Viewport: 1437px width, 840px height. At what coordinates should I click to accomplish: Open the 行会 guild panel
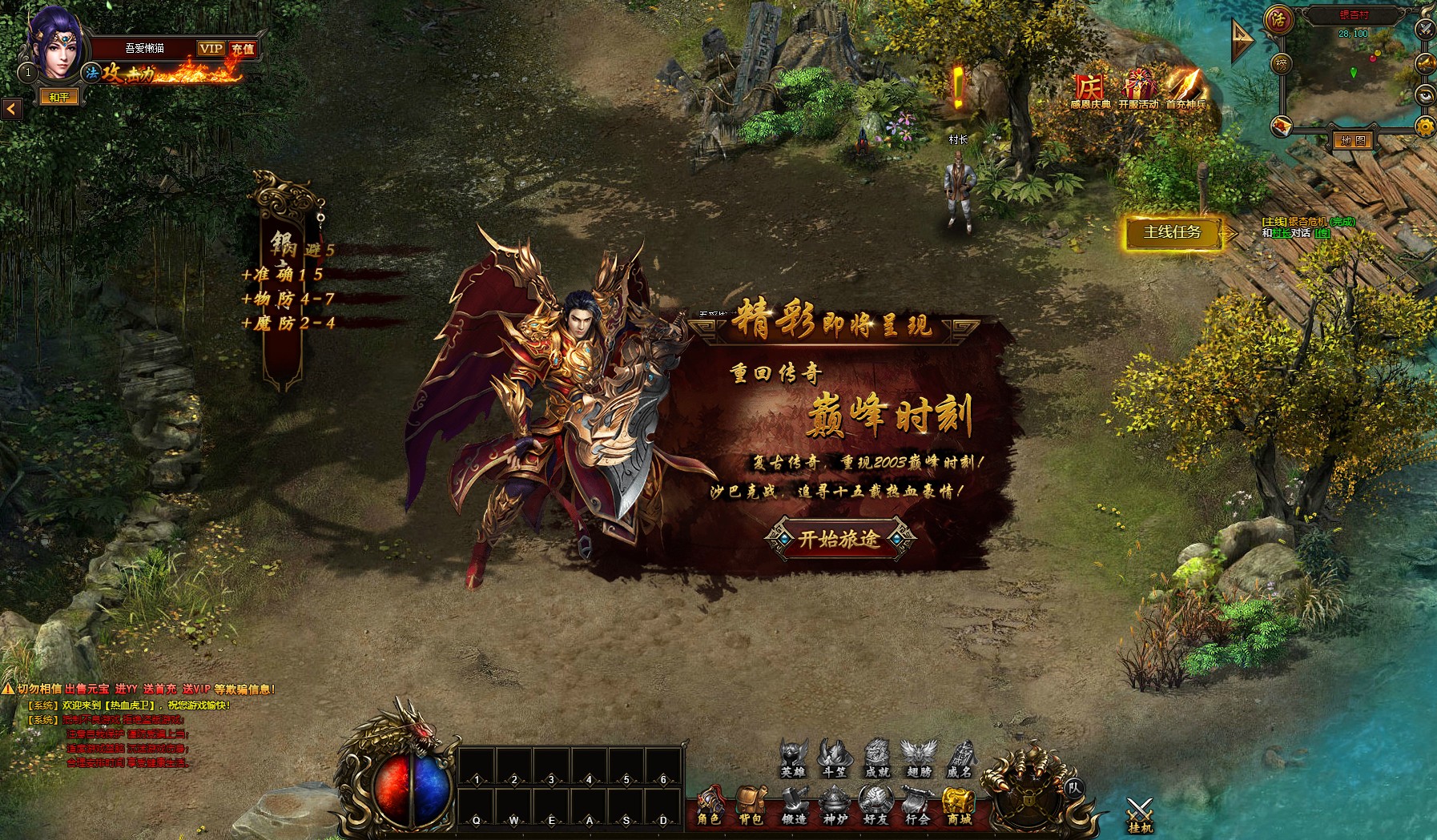tap(917, 804)
